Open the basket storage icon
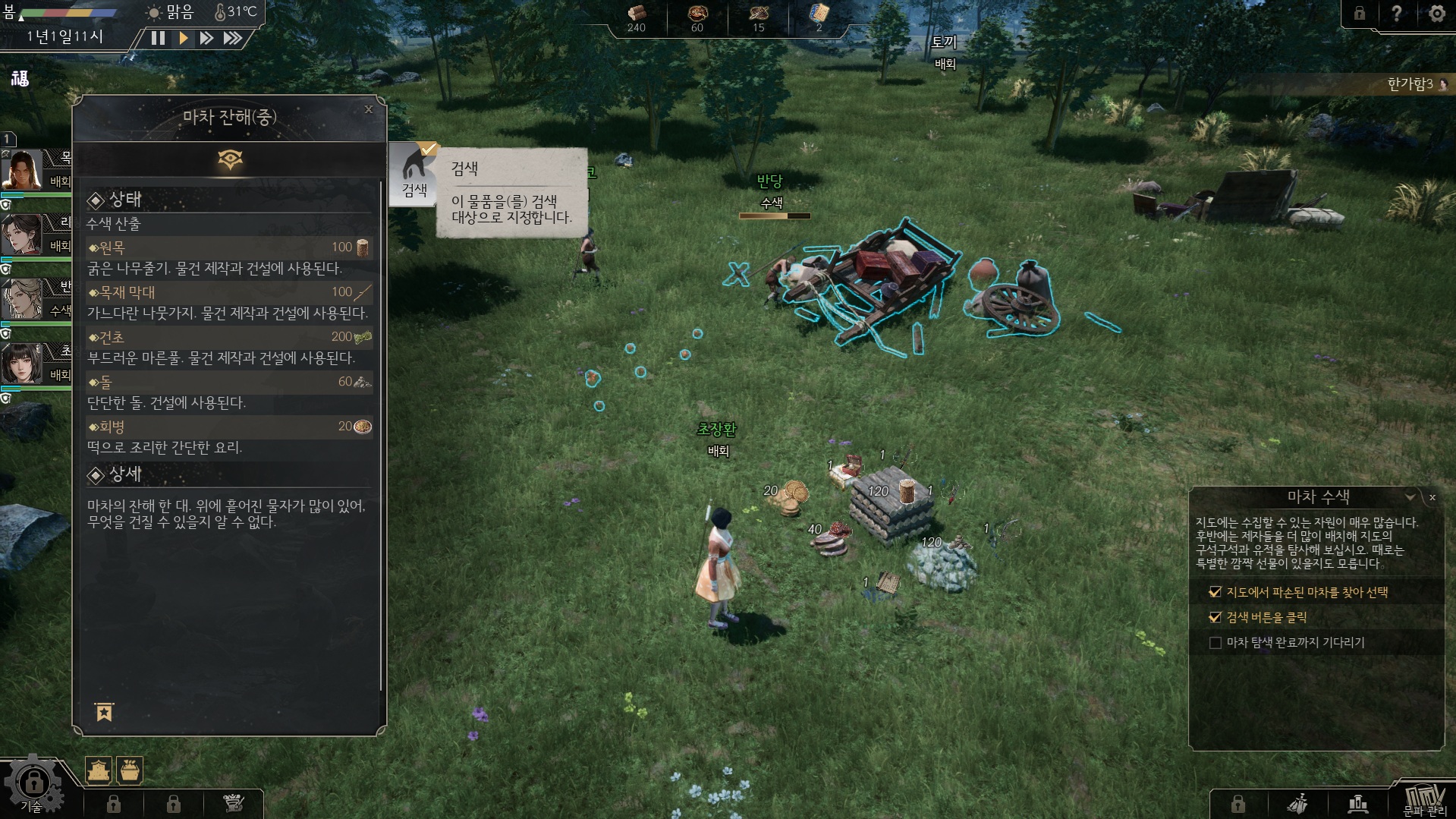 point(130,770)
